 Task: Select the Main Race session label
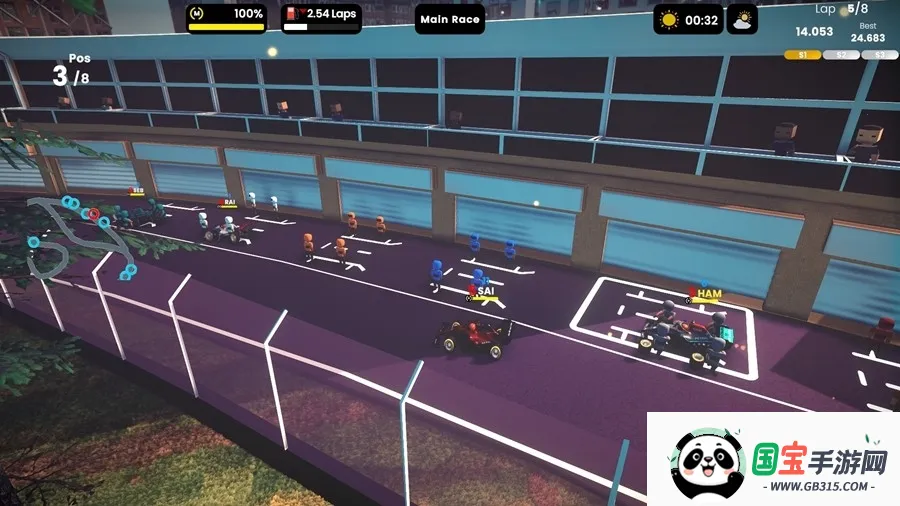point(450,19)
